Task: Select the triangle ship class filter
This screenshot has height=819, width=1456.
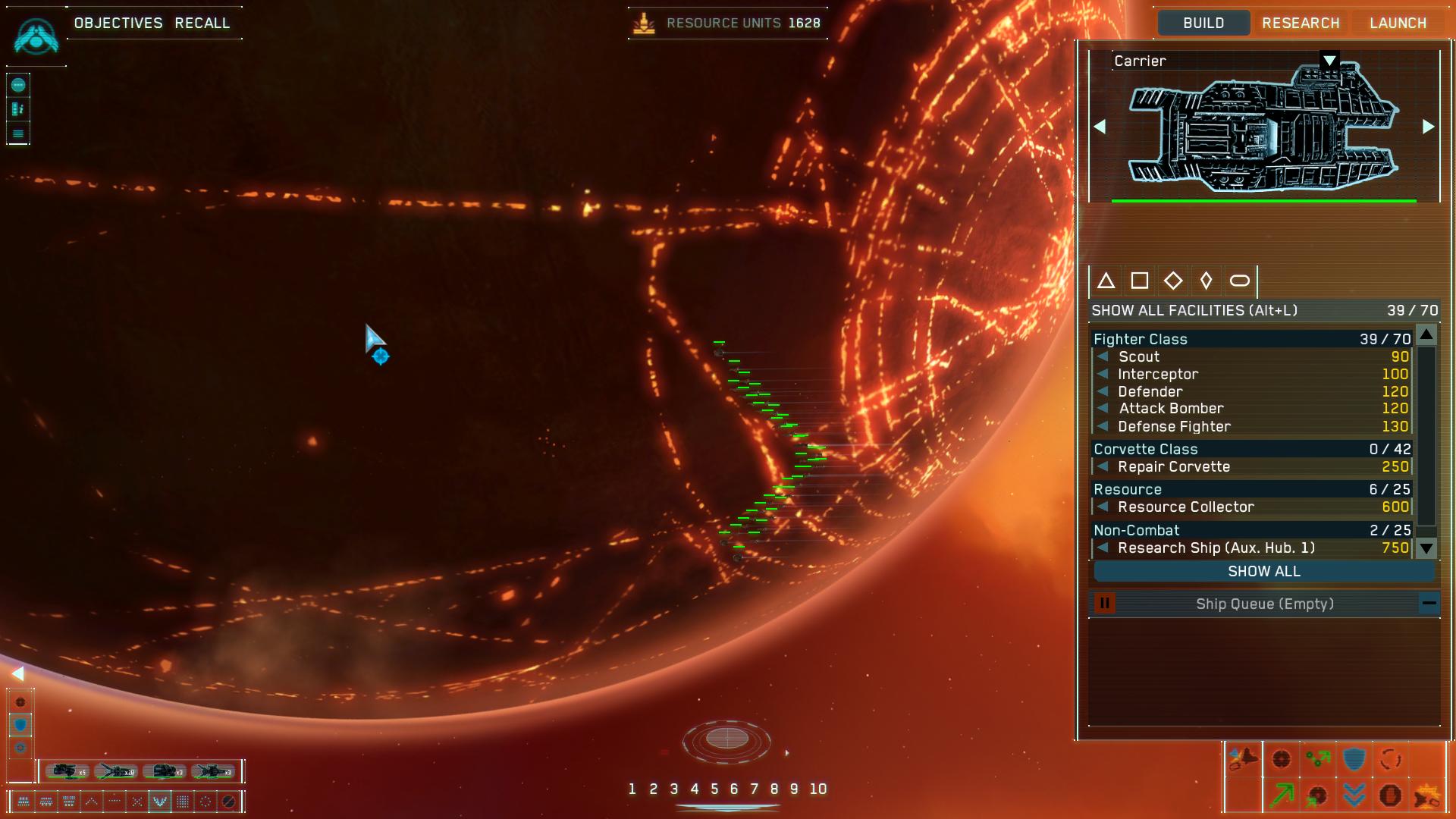Action: [1106, 281]
